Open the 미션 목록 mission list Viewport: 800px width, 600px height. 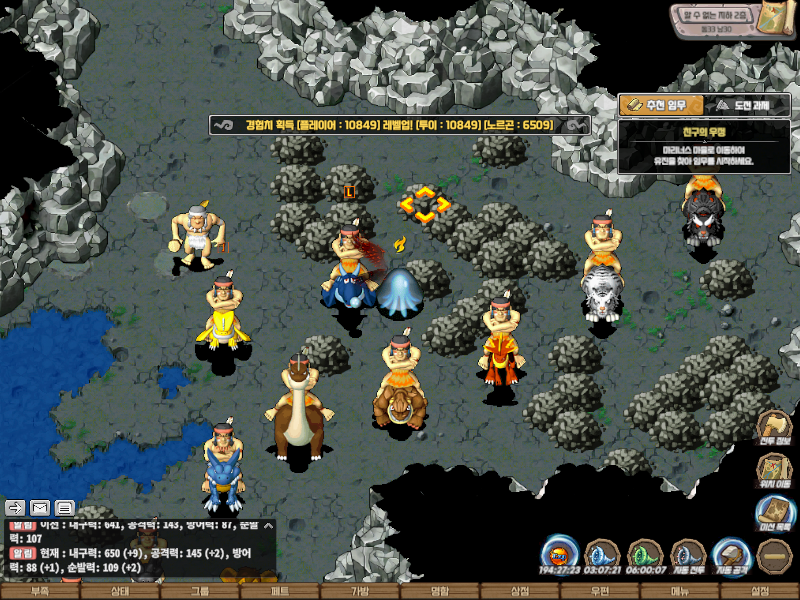[774, 514]
